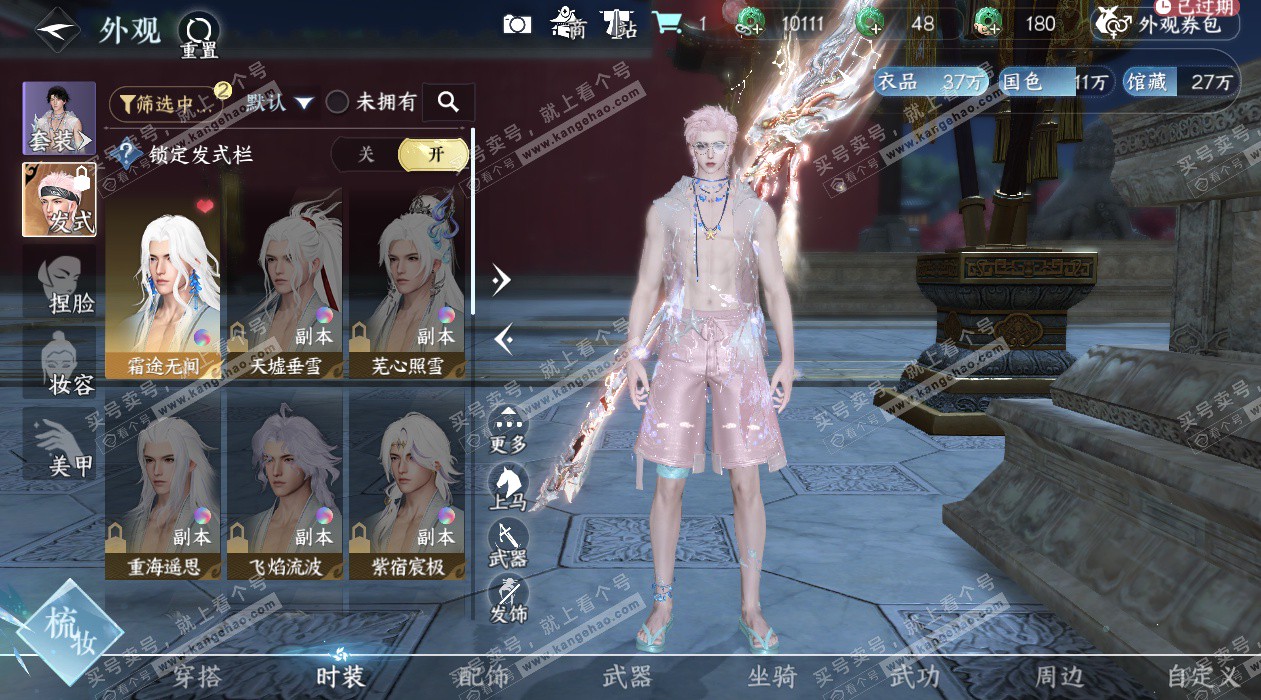Open the 套装 outfit set category
The width and height of the screenshot is (1261, 700).
tap(58, 118)
